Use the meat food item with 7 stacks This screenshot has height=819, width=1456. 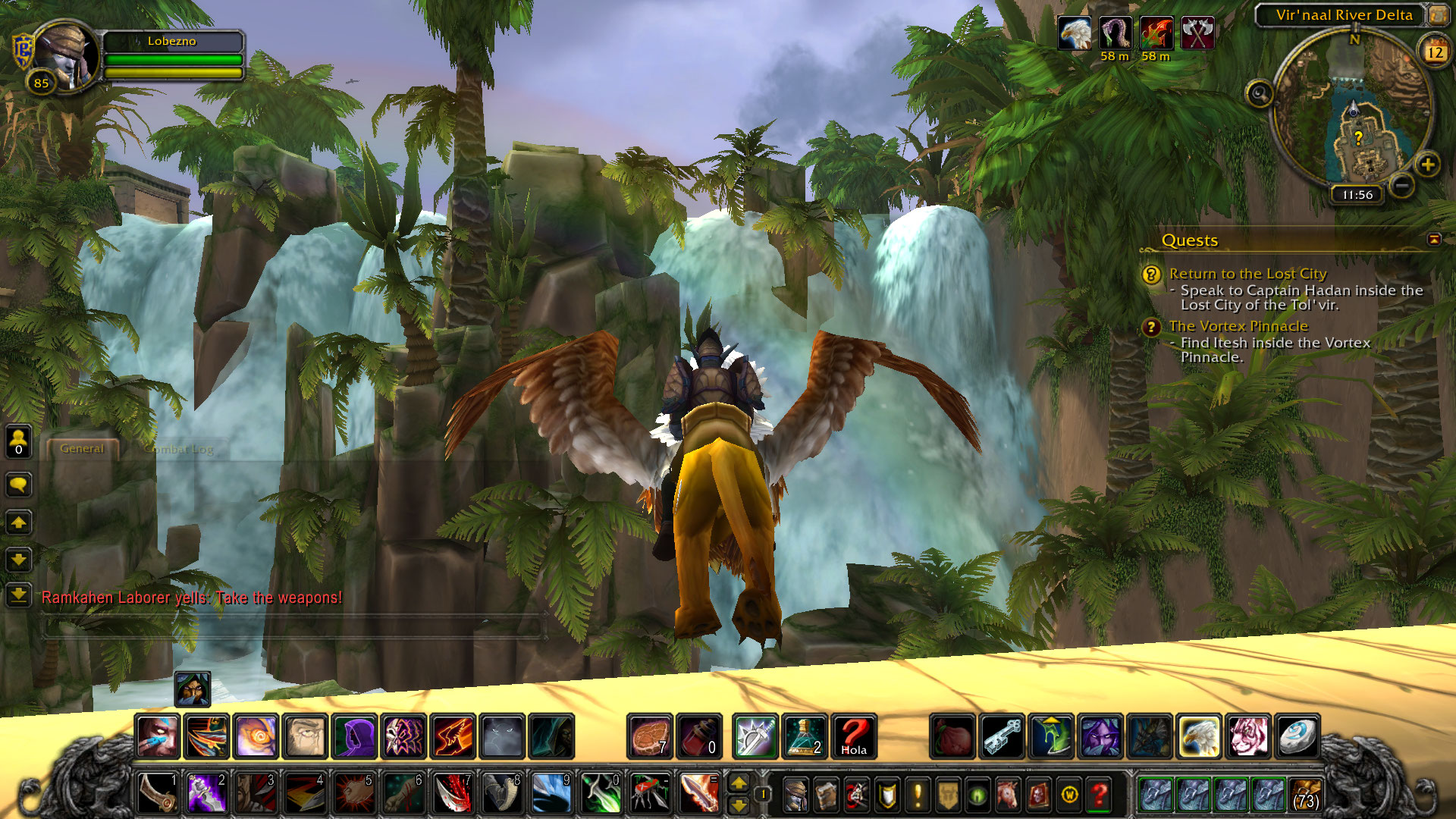click(x=650, y=736)
